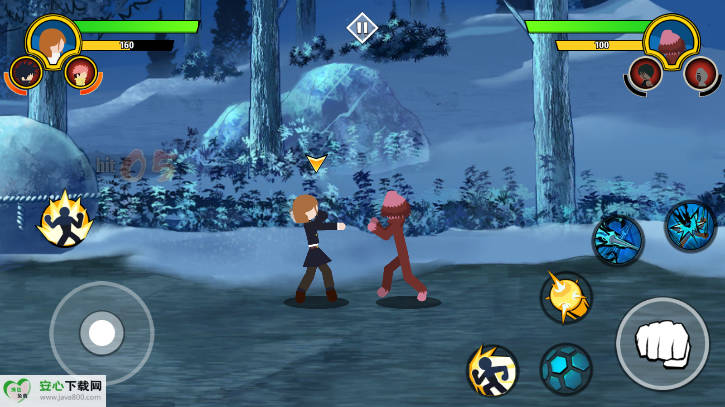
Task: Open the java800 download site watermark
Action: [x=53, y=391]
